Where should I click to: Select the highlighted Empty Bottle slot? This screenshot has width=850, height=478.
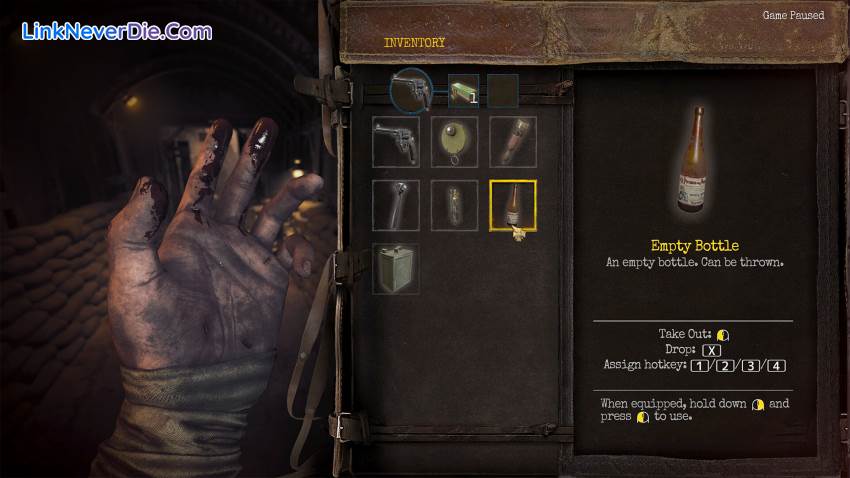tap(513, 204)
